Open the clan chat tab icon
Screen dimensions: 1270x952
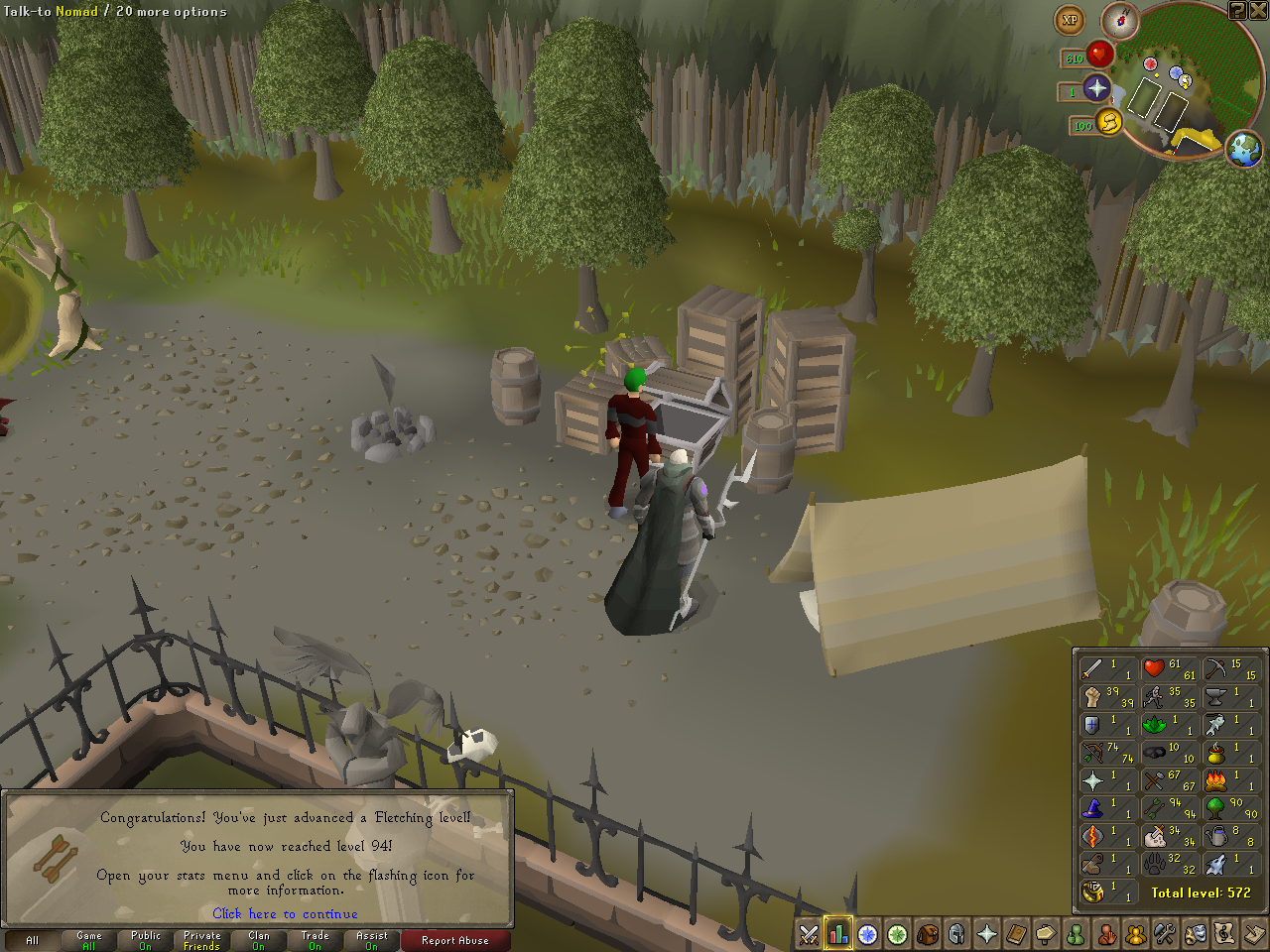1136,933
